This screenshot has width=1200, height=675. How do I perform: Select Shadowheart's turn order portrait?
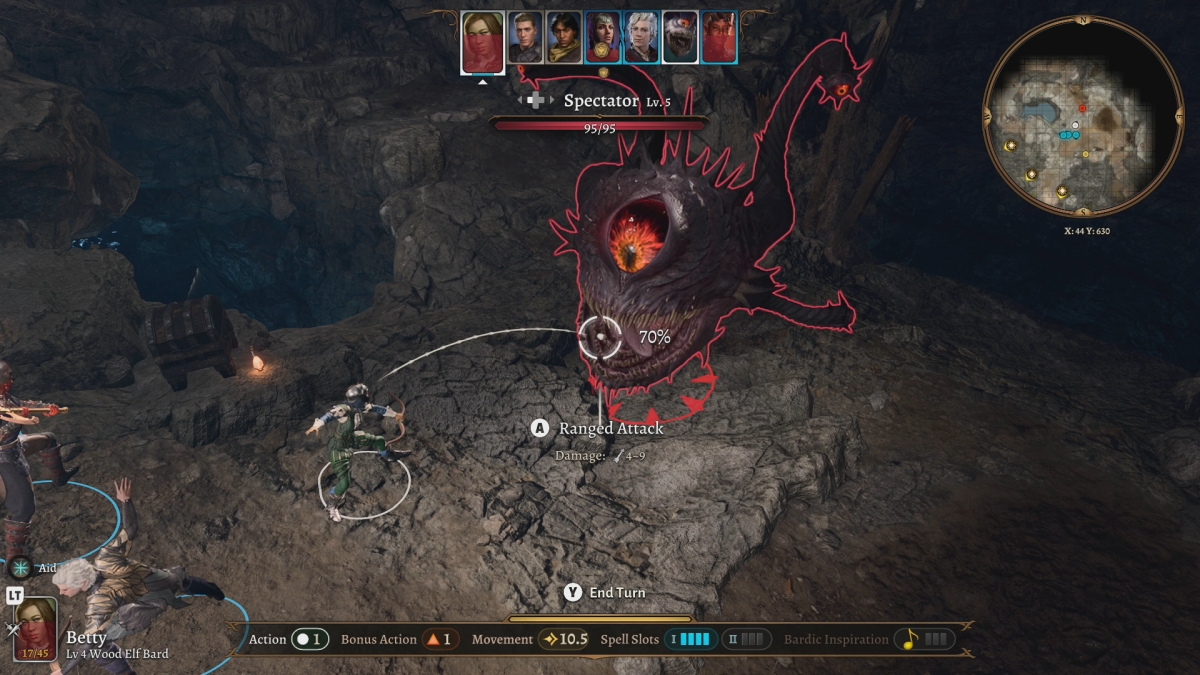point(603,38)
